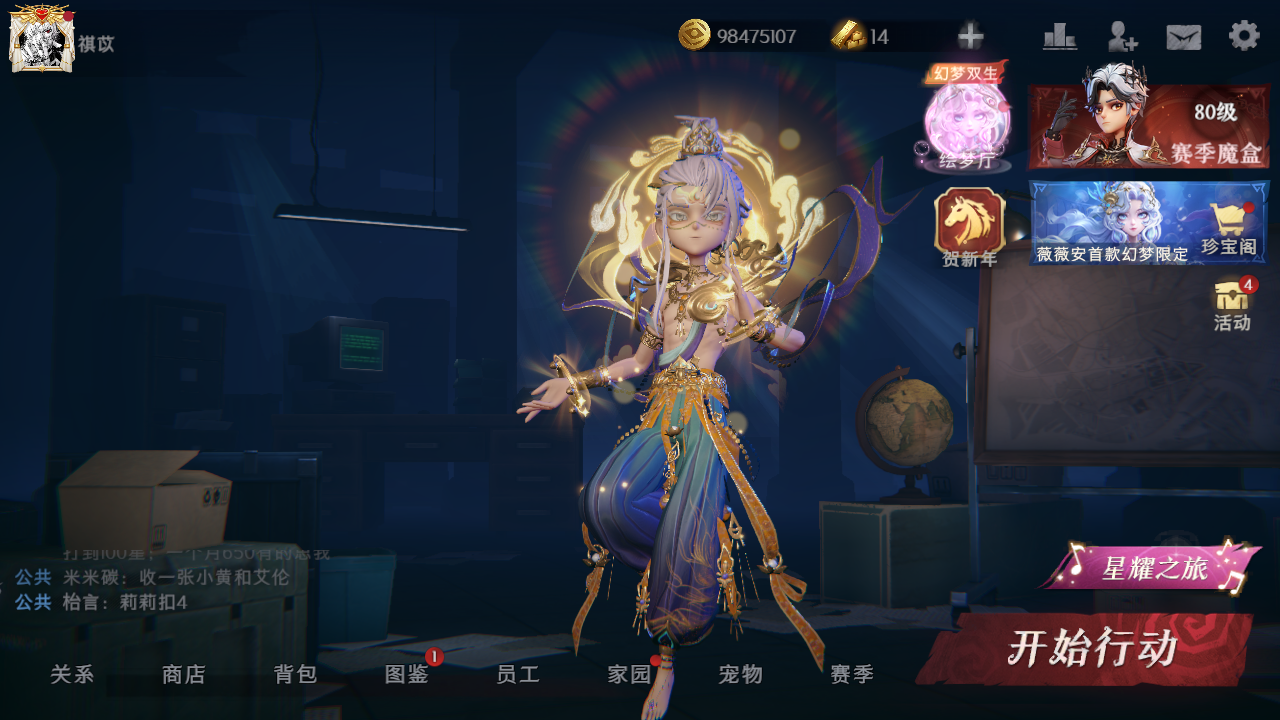Open the 关系 relationships menu

[72, 674]
